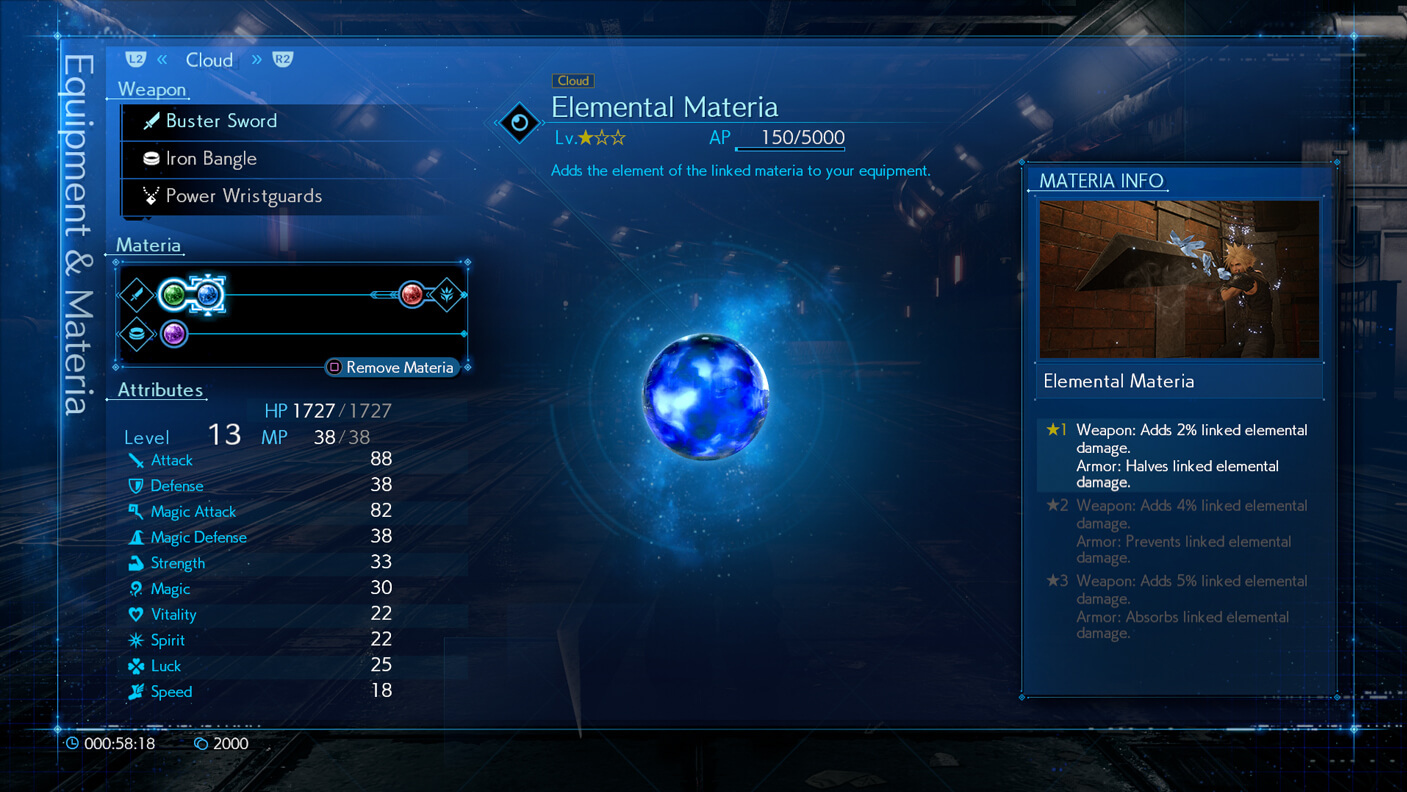1407x792 pixels.
Task: Pick the blue Elemental materia slot
Action: click(208, 295)
